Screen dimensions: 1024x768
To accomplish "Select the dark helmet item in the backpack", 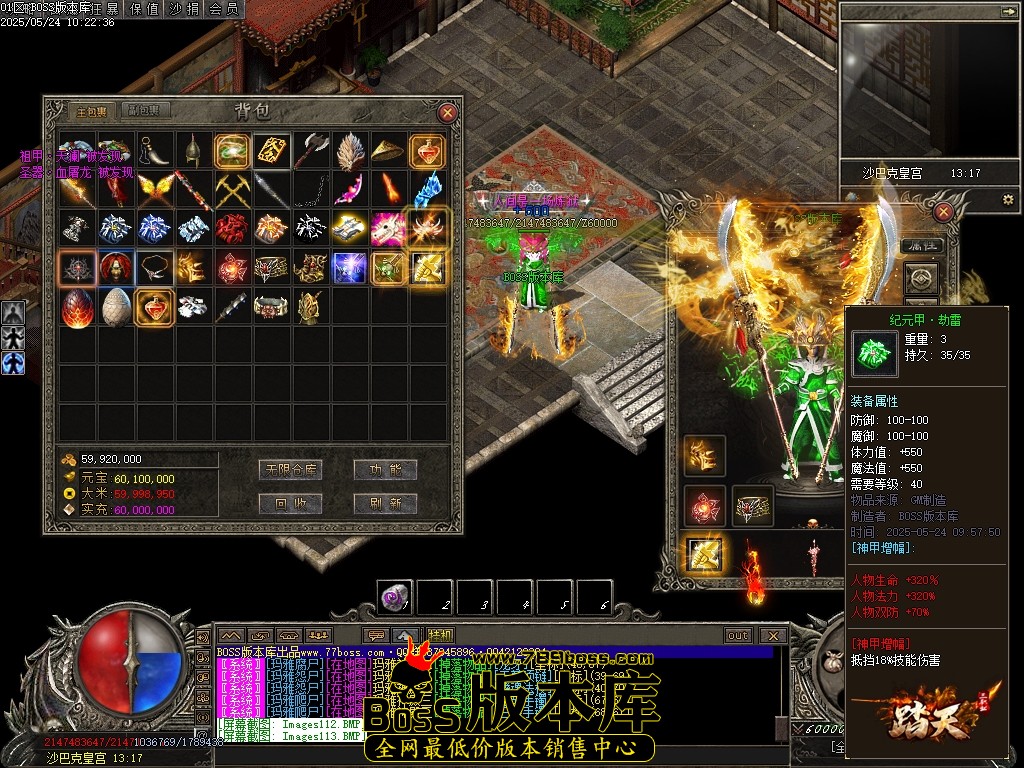I will point(193,149).
